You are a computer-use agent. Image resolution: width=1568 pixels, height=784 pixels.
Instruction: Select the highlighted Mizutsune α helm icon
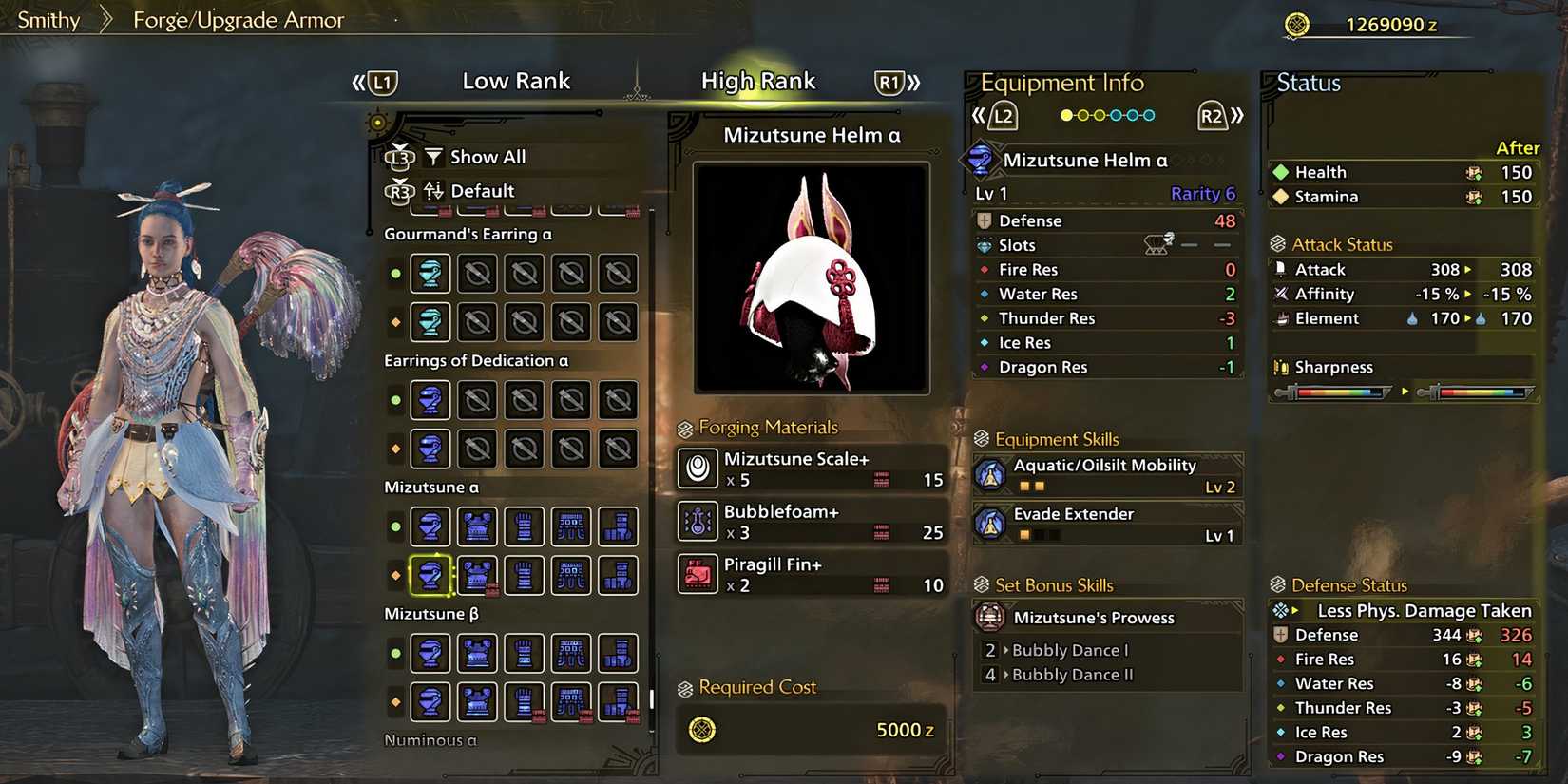click(x=430, y=574)
